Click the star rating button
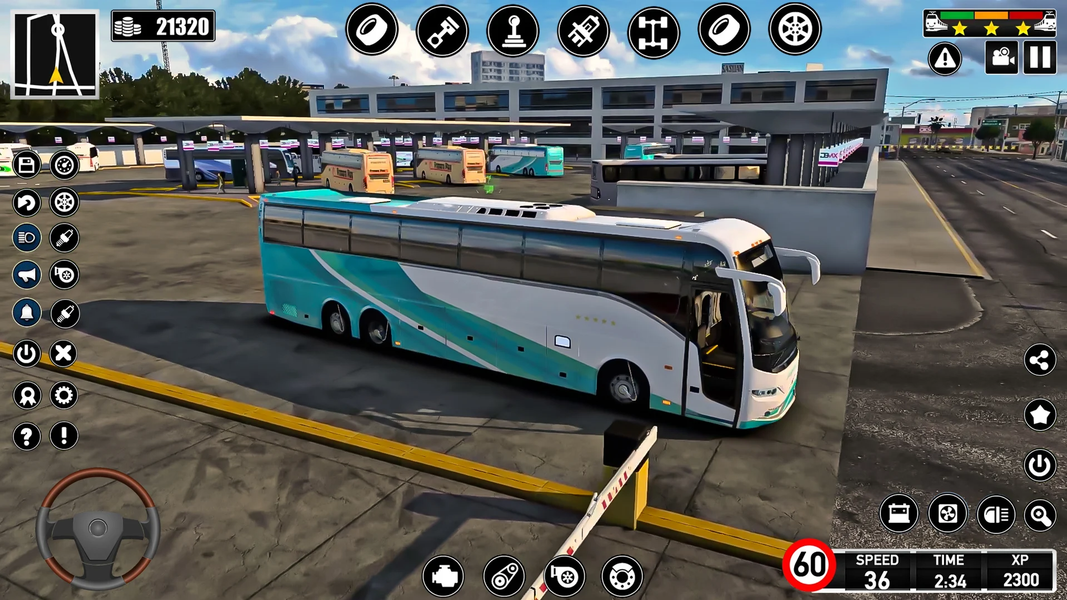 coord(1040,414)
